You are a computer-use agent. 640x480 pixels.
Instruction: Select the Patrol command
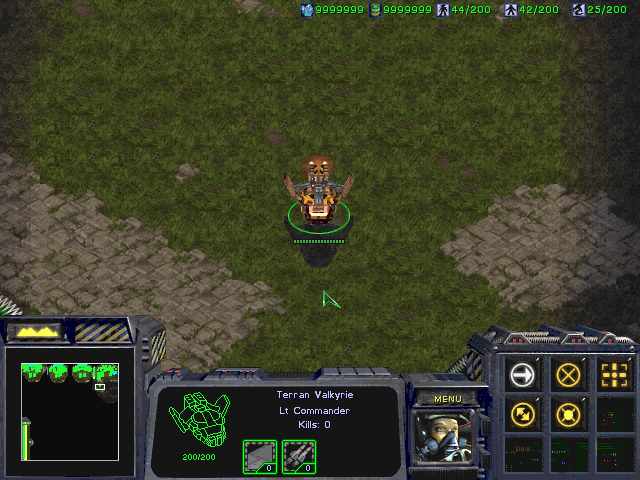523,412
